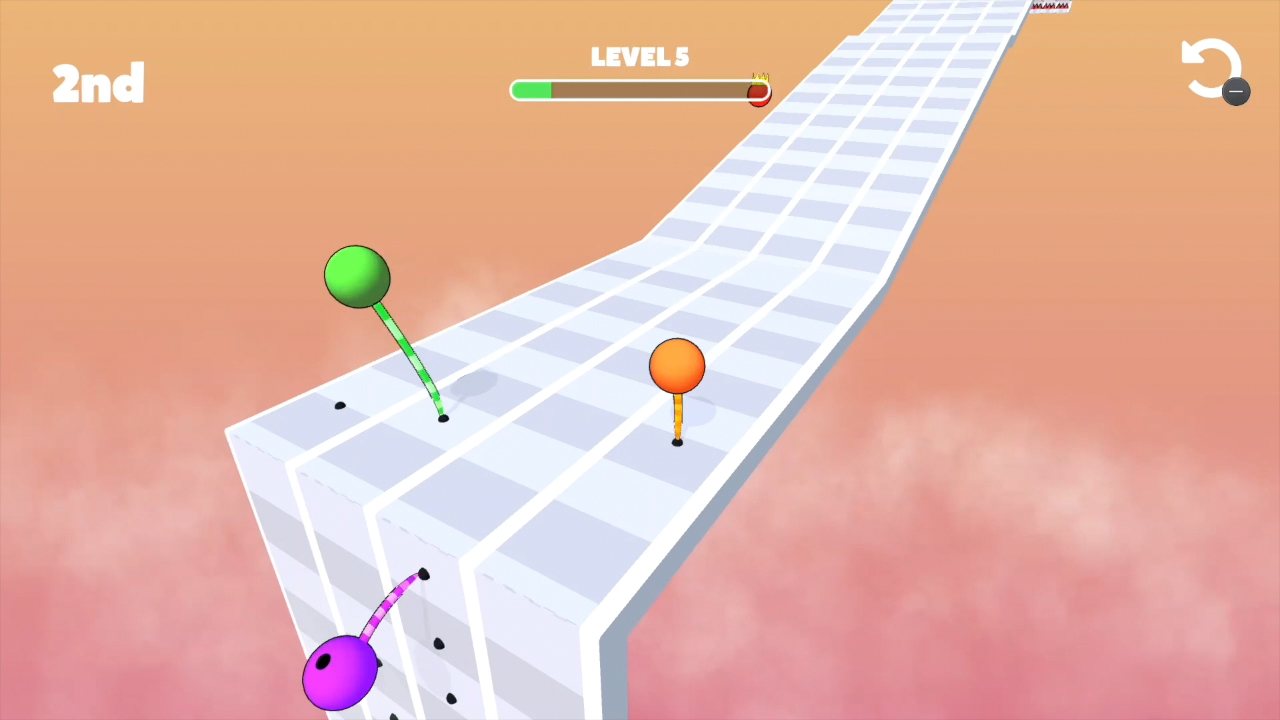Toggle the dark minus button on restart icon
Screen dimensions: 1280x720
(1237, 92)
